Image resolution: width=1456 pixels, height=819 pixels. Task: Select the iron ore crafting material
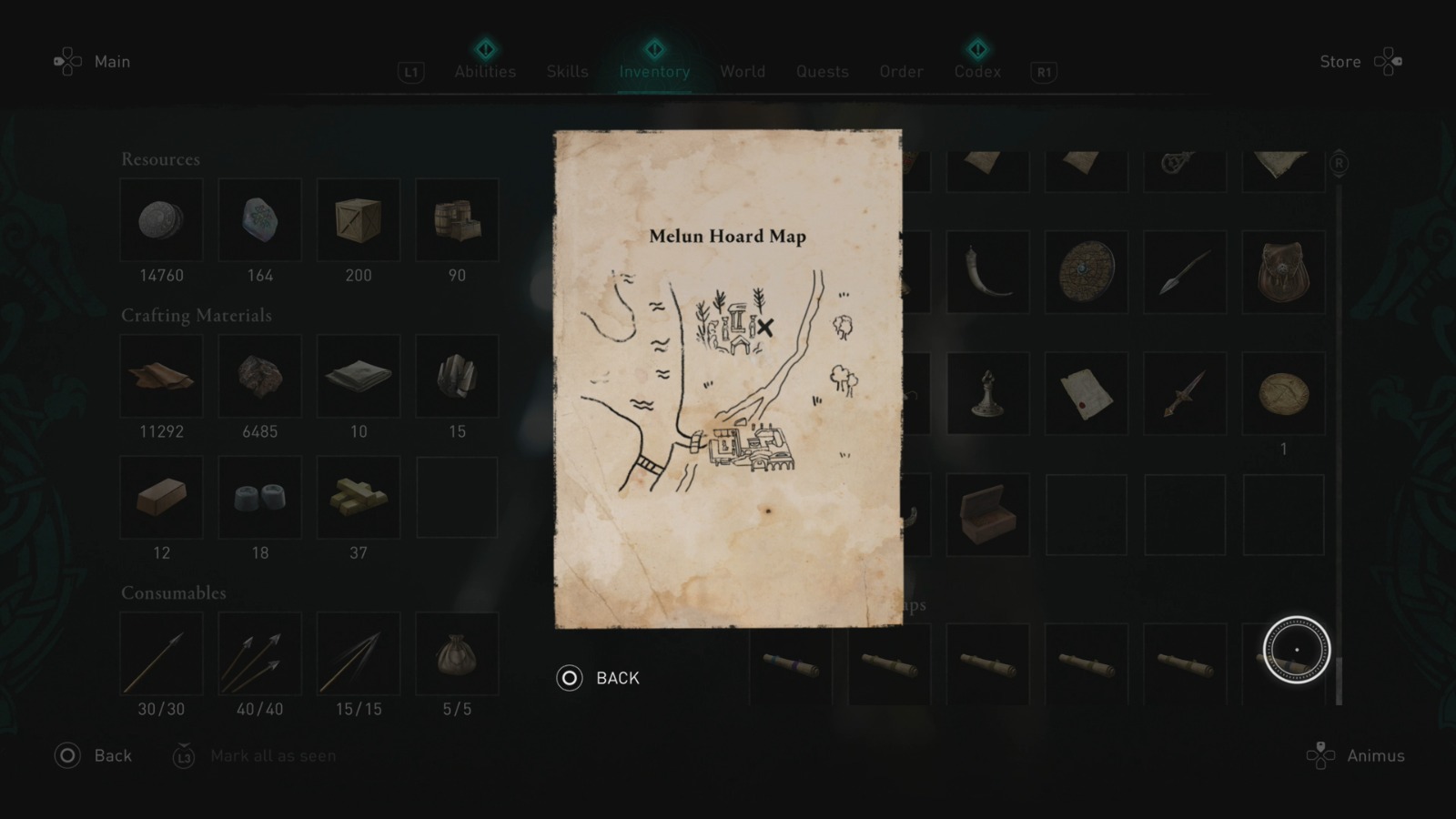[x=259, y=376]
